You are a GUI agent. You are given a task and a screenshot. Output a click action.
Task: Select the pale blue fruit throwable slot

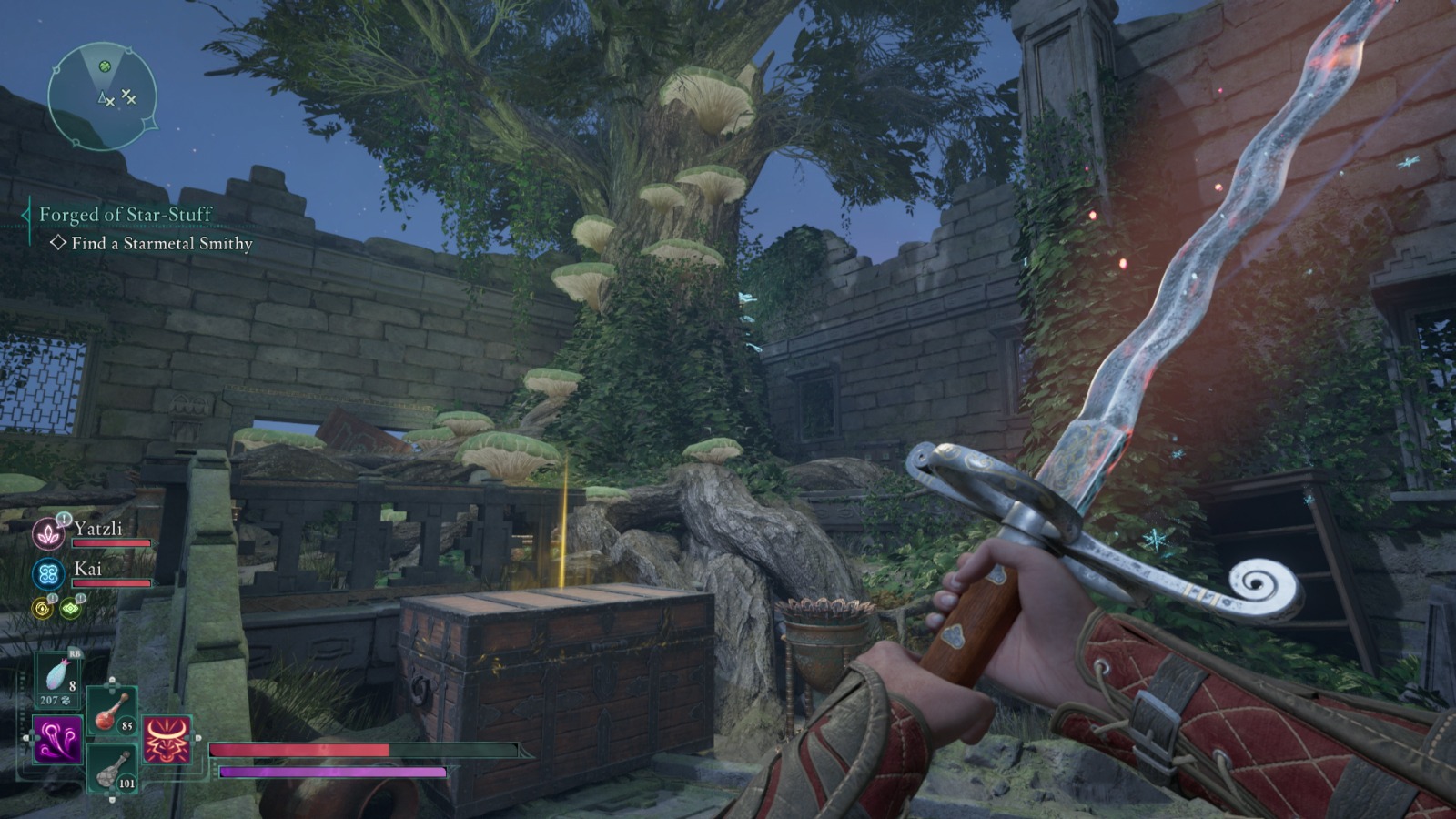(x=58, y=679)
